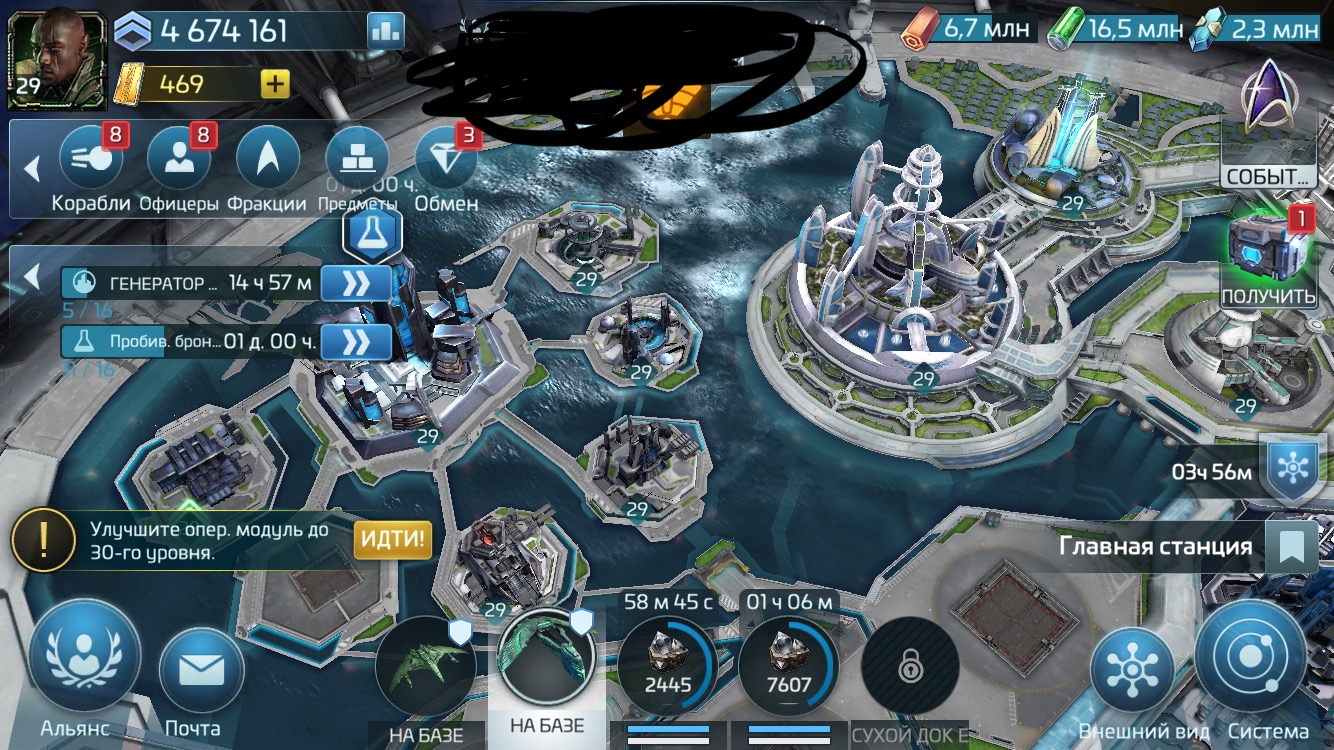Viewport: 1334px width, 750px height.
Task: Open Почта (Mail) inbox
Action: pos(202,672)
